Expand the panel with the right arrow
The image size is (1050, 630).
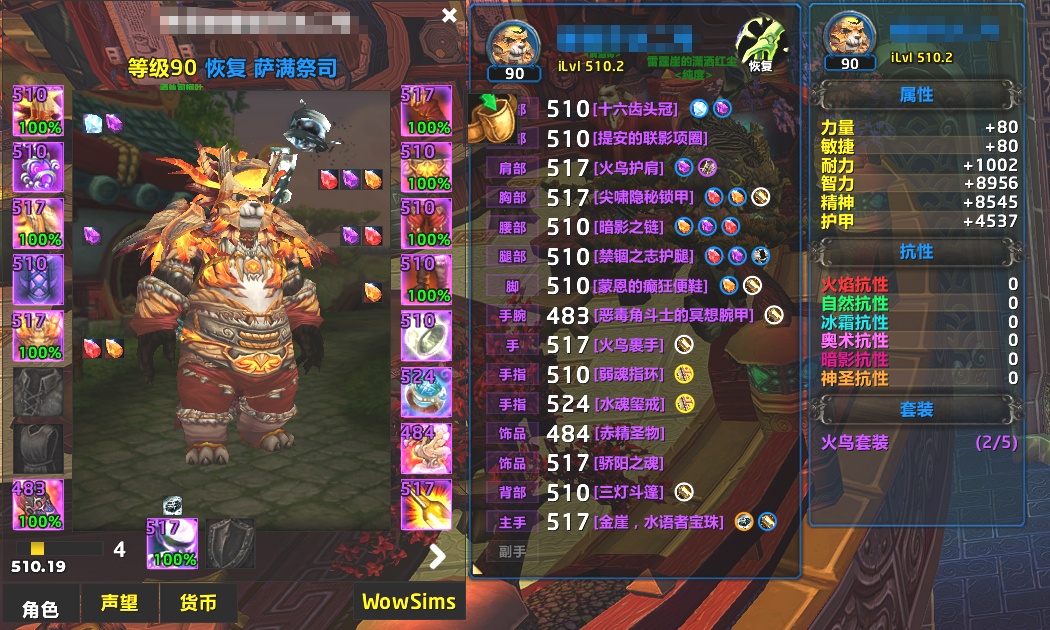(437, 557)
